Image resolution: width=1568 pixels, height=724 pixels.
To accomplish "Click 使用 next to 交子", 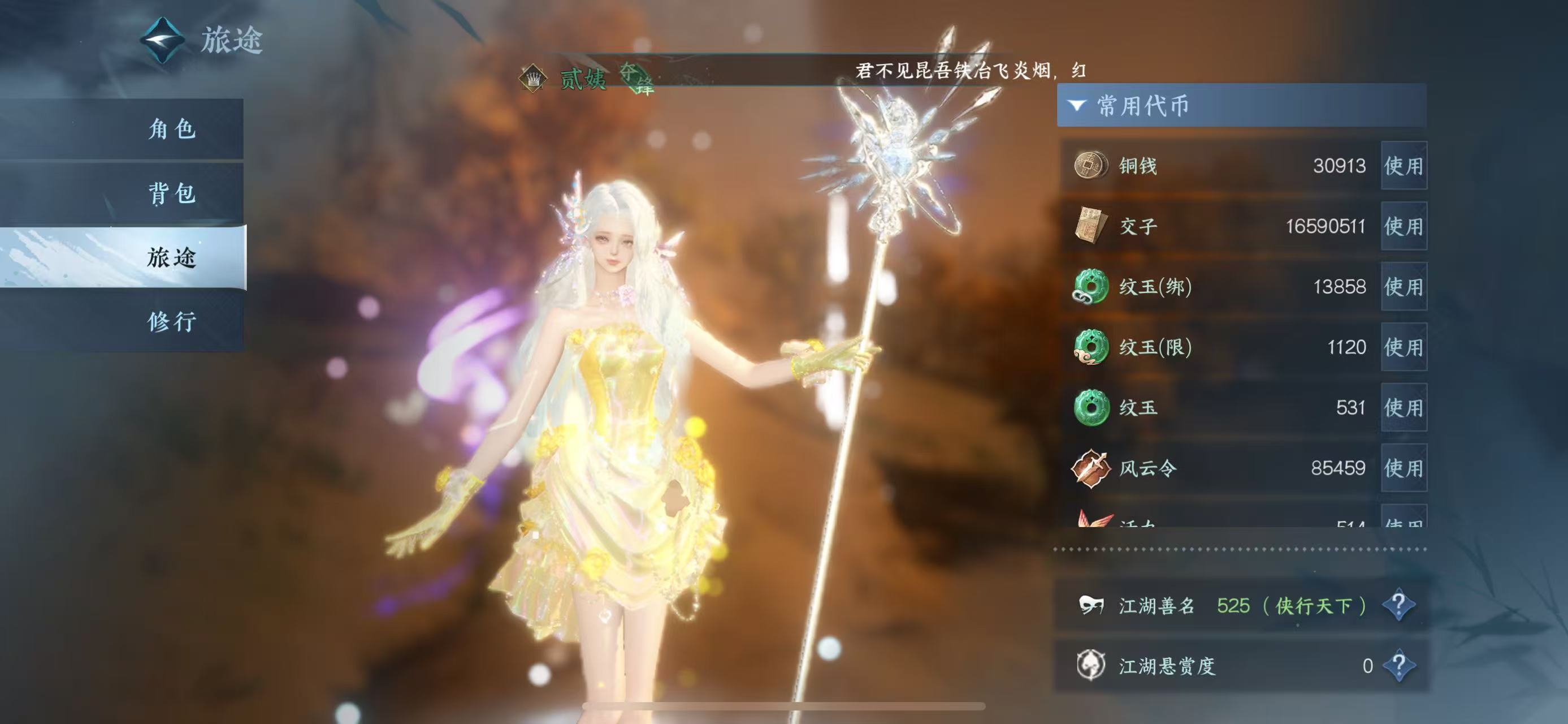I will [1403, 226].
